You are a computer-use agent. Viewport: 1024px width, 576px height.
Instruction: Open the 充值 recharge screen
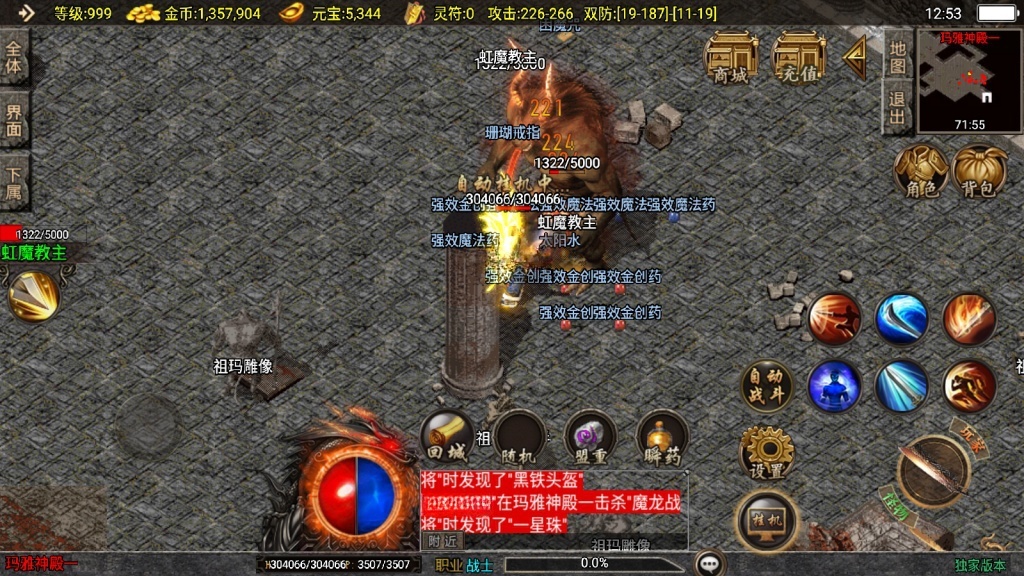tap(799, 56)
